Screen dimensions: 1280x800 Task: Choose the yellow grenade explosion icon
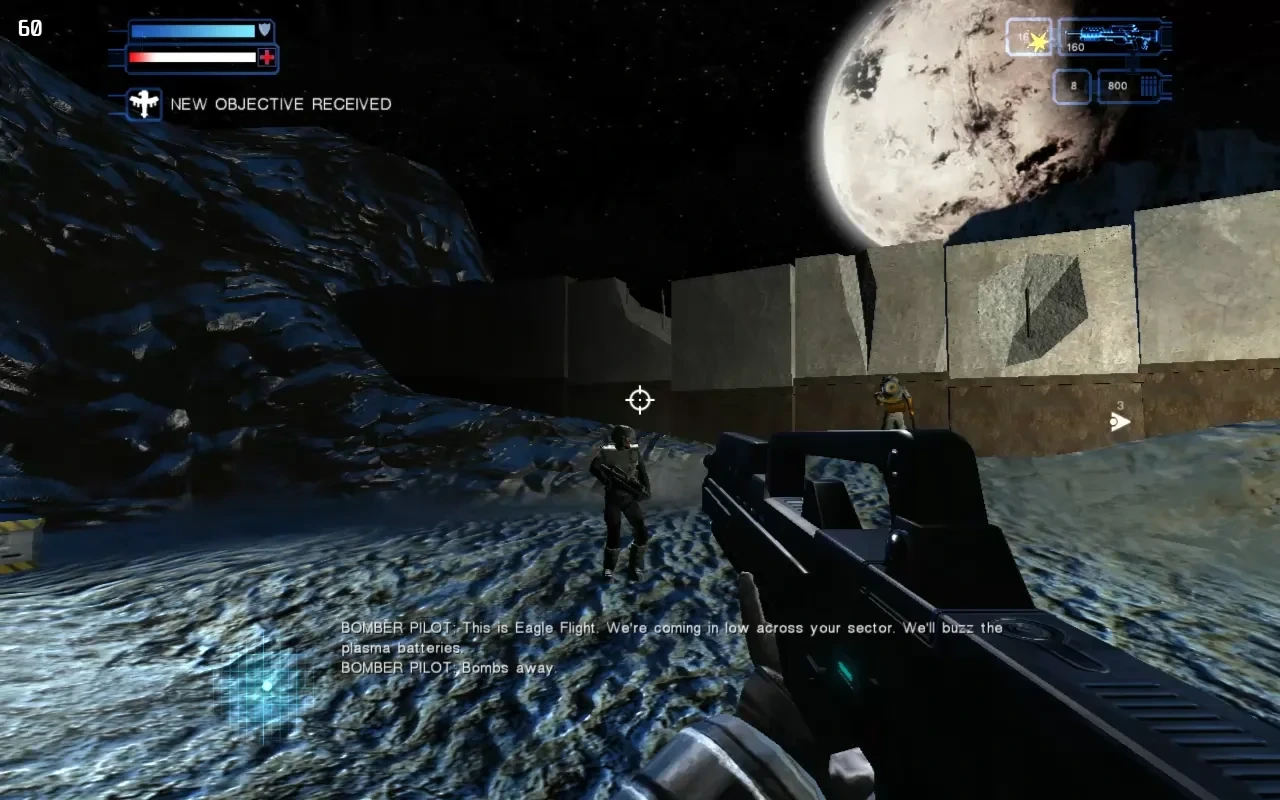click(x=1037, y=41)
